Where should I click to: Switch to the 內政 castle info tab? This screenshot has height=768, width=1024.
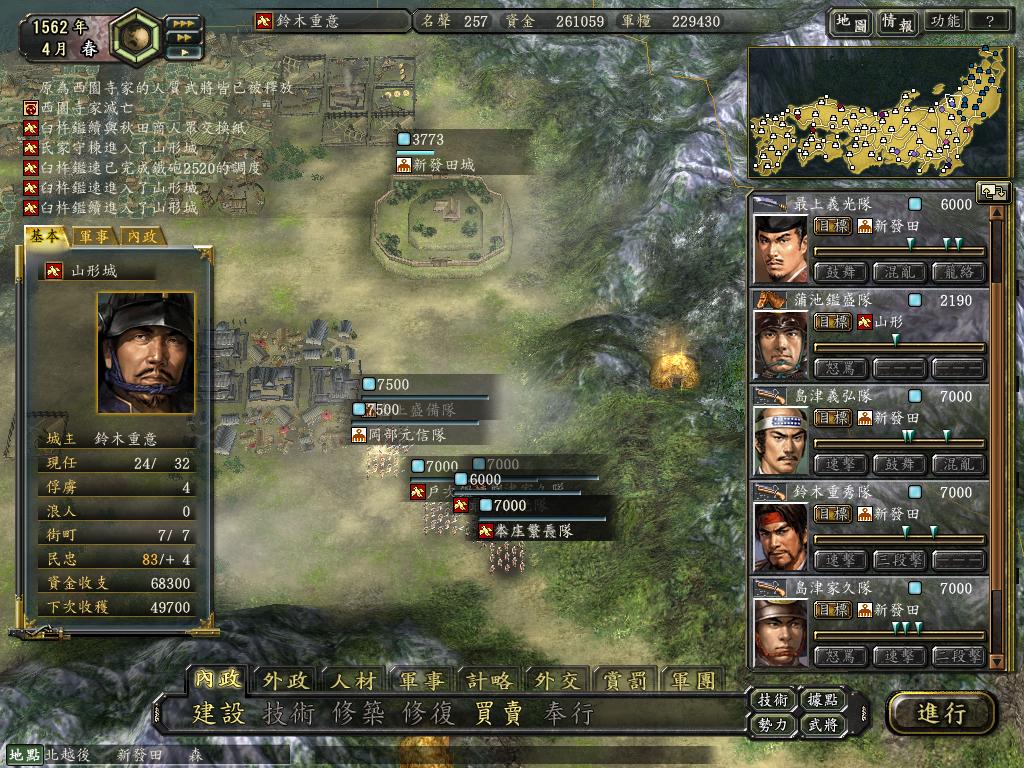pos(143,237)
